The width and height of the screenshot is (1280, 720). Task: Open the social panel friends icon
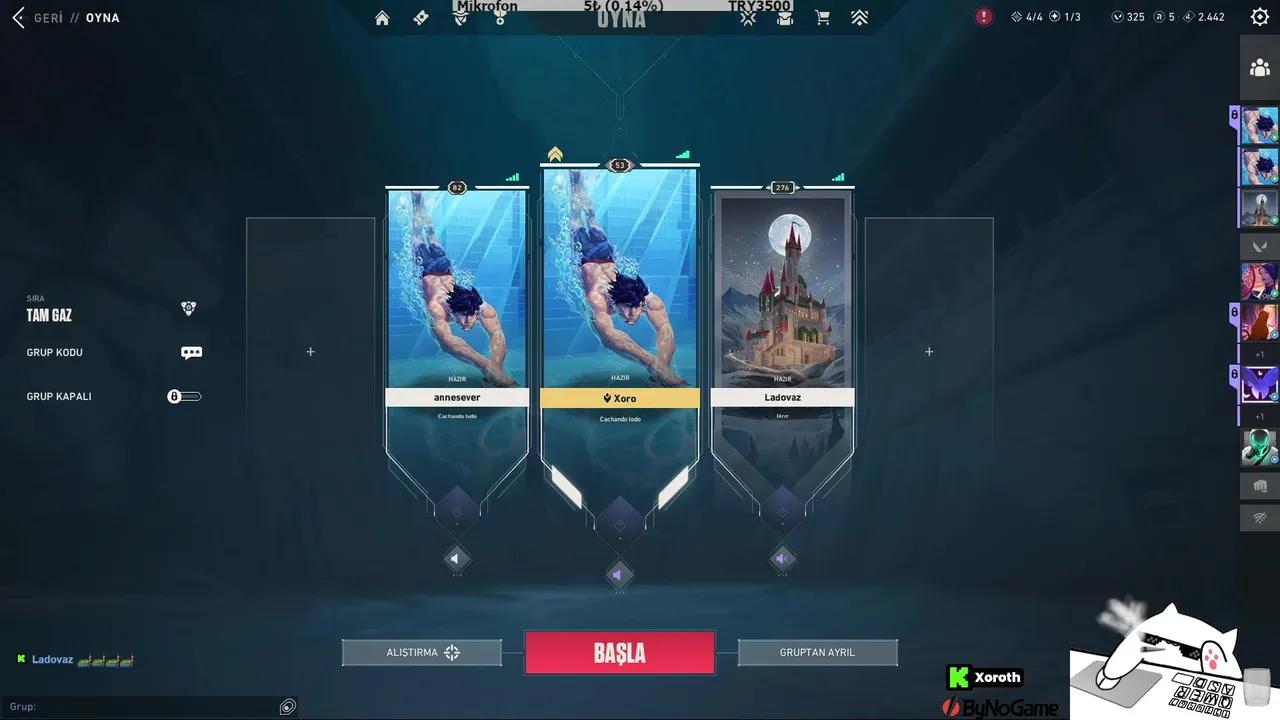point(1259,66)
